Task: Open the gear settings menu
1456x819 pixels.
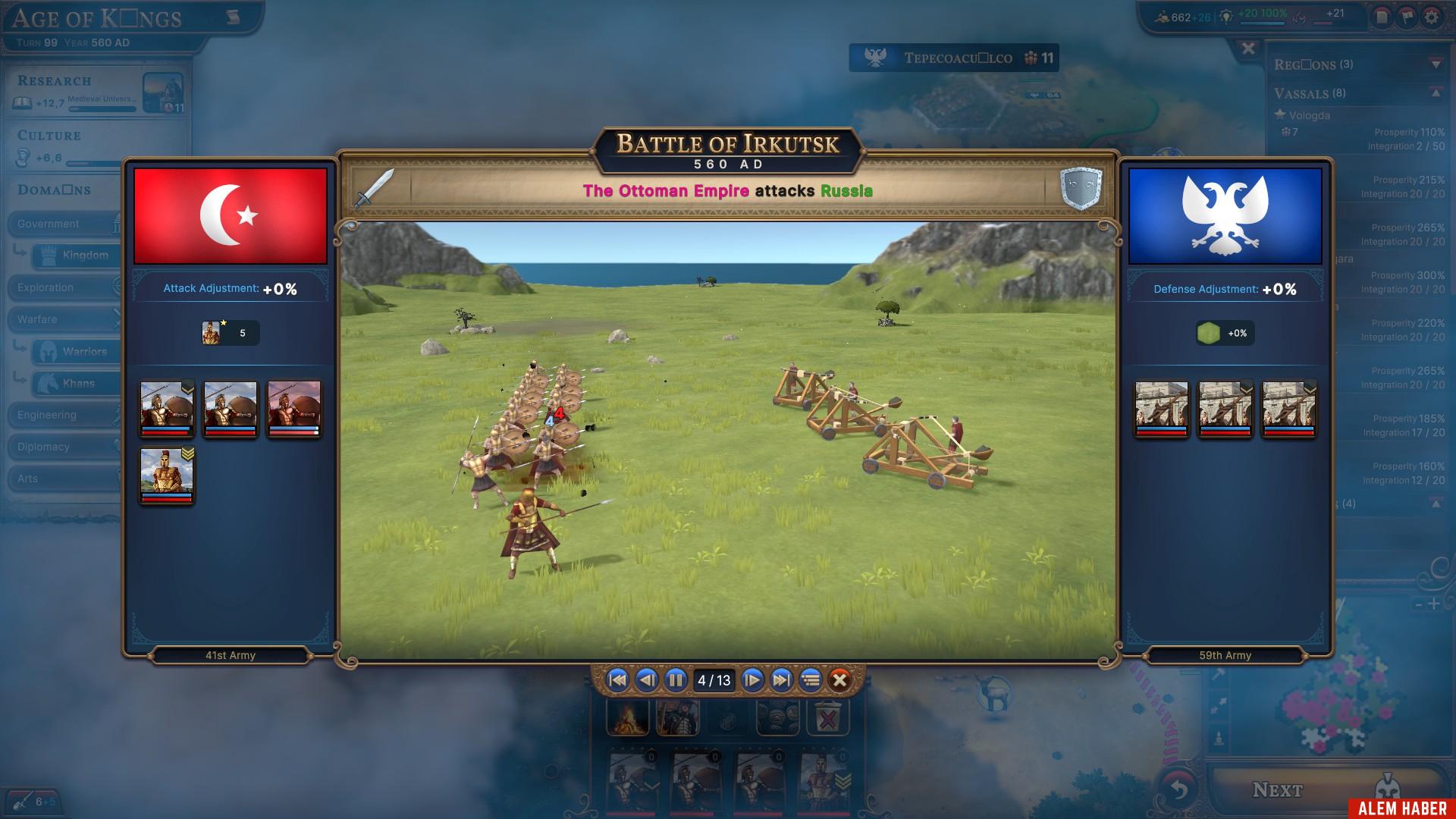Action: click(x=1431, y=17)
